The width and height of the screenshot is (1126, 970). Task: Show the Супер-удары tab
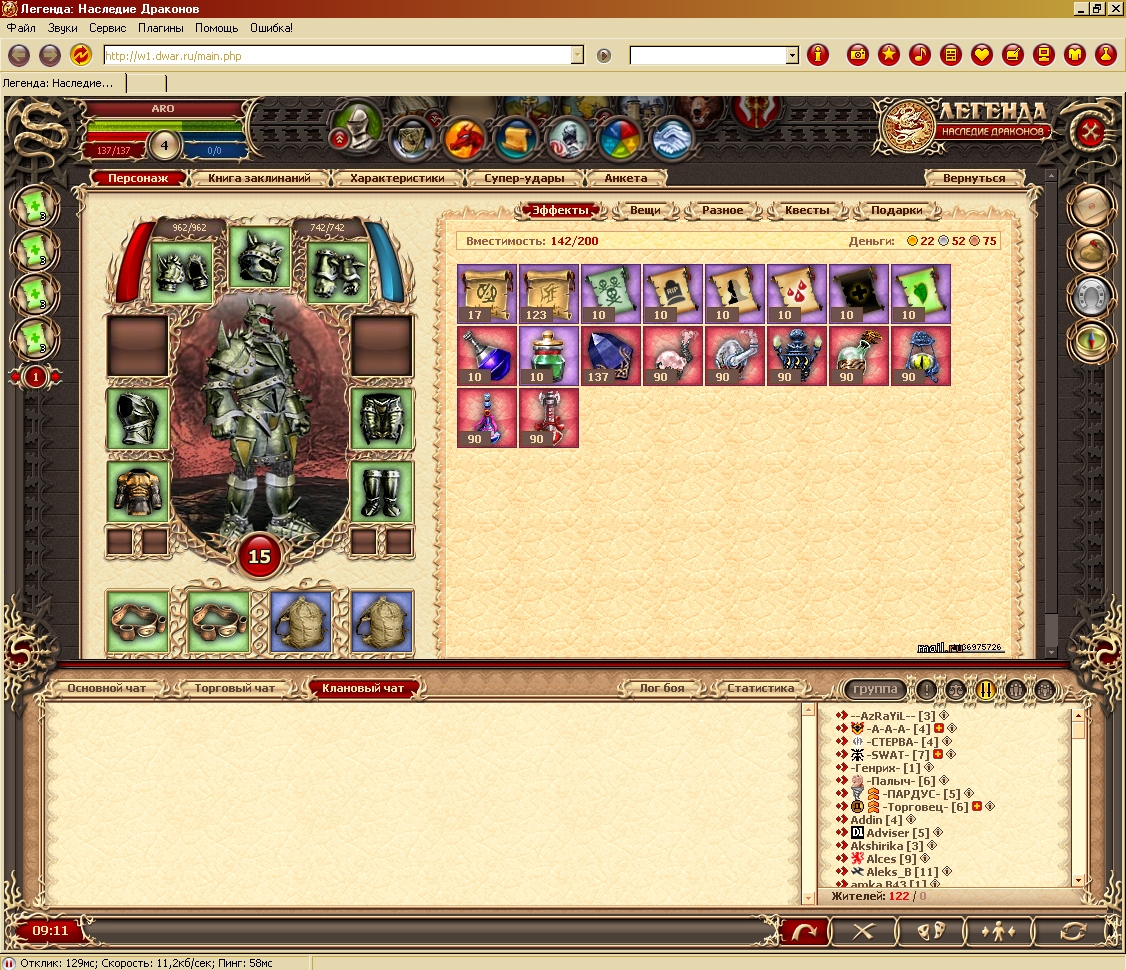[x=525, y=178]
